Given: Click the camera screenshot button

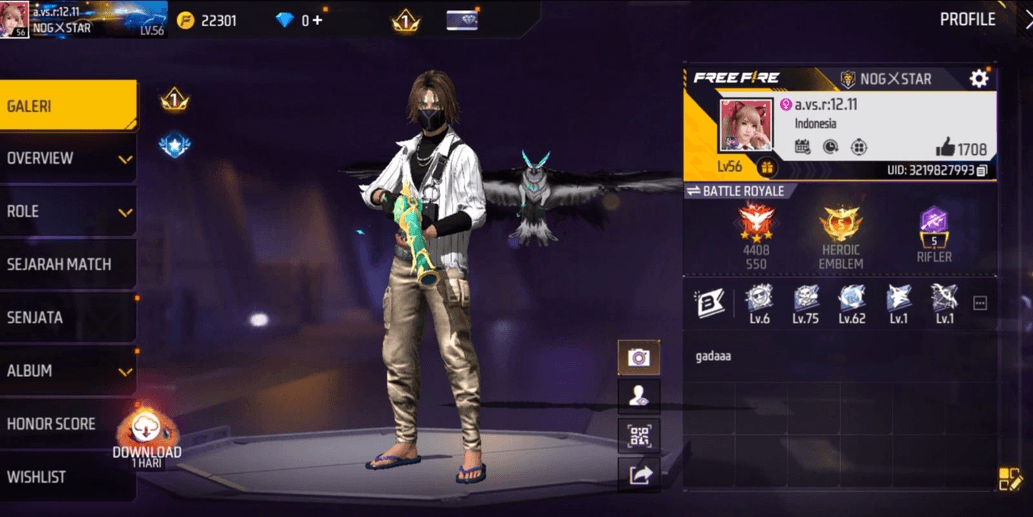Looking at the screenshot, I should coord(638,357).
